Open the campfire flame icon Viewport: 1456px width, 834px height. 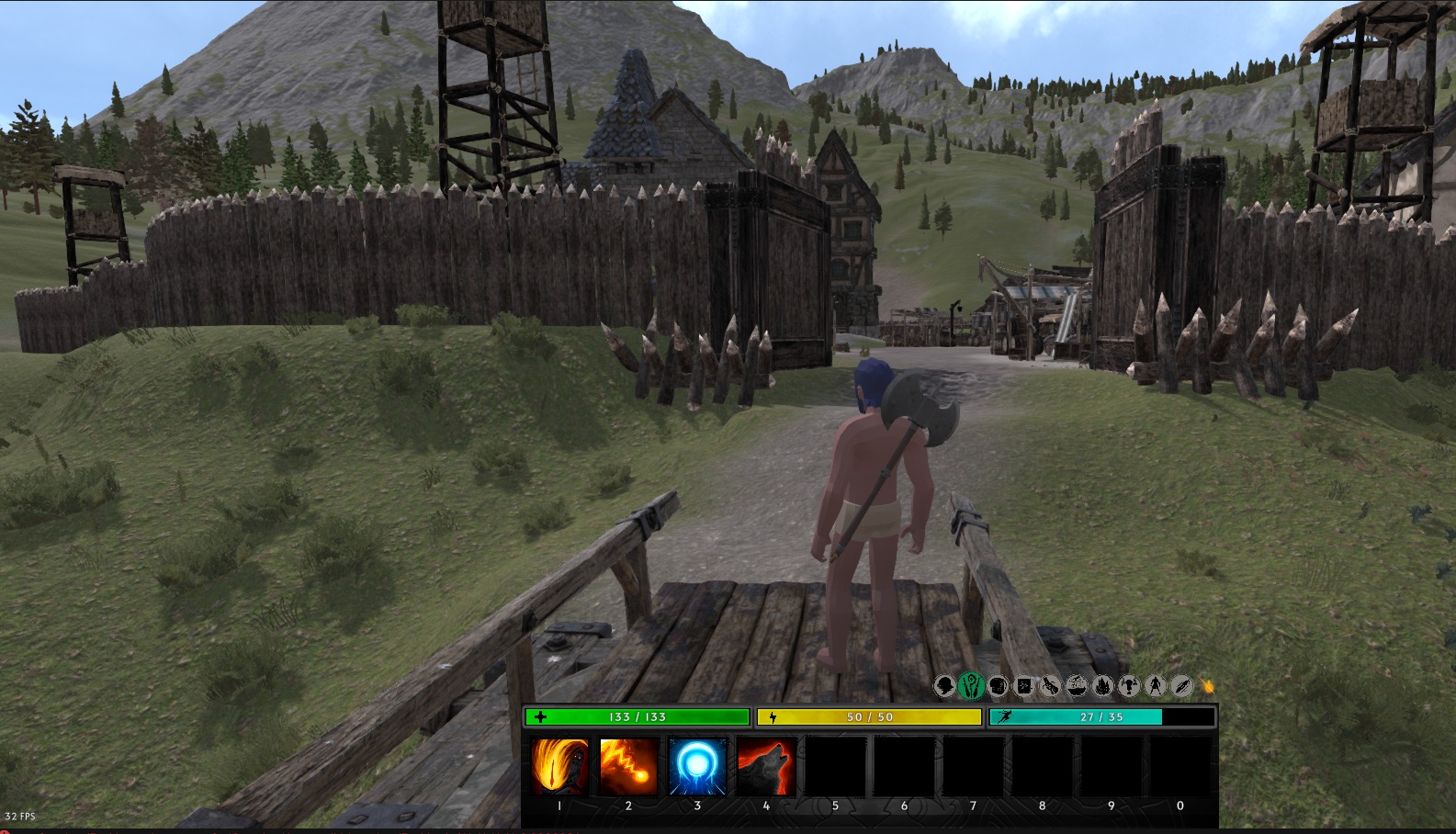pos(1103,685)
